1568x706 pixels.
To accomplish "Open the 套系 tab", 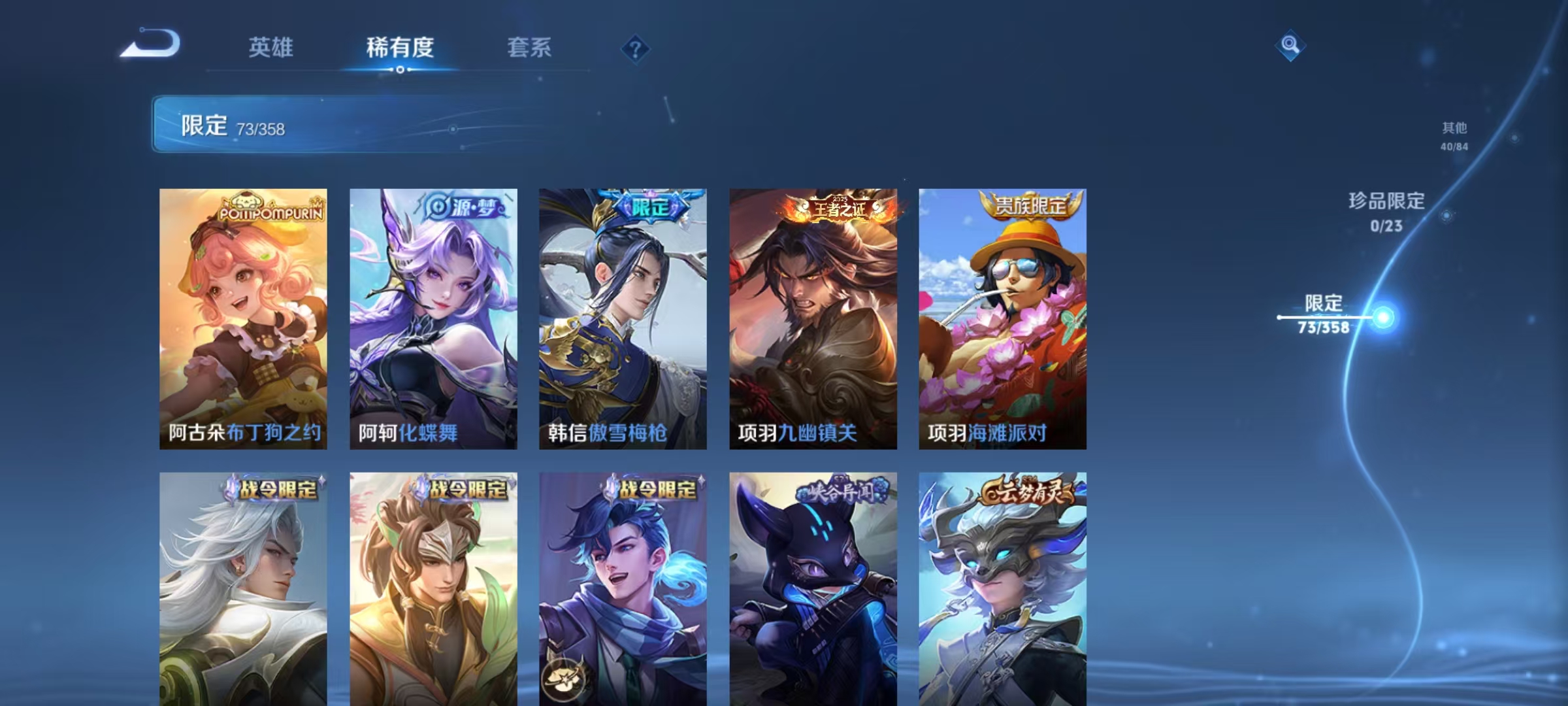I will [x=529, y=47].
